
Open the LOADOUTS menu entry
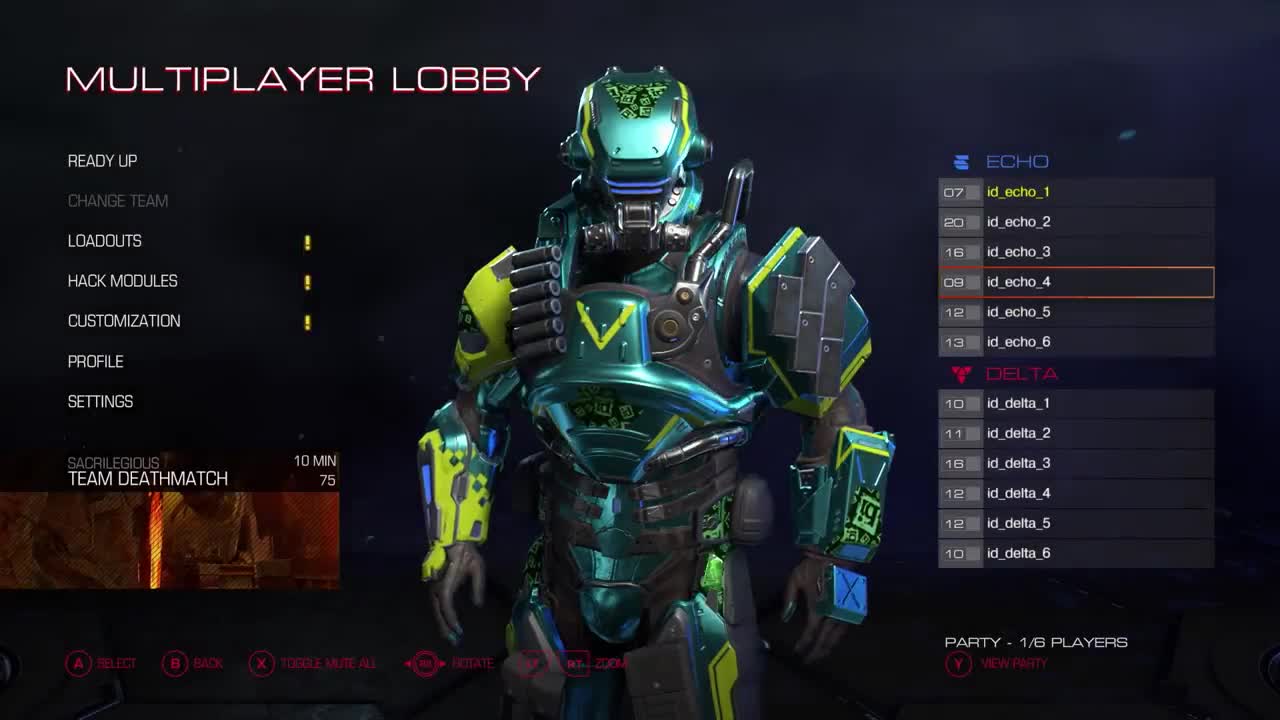click(104, 241)
